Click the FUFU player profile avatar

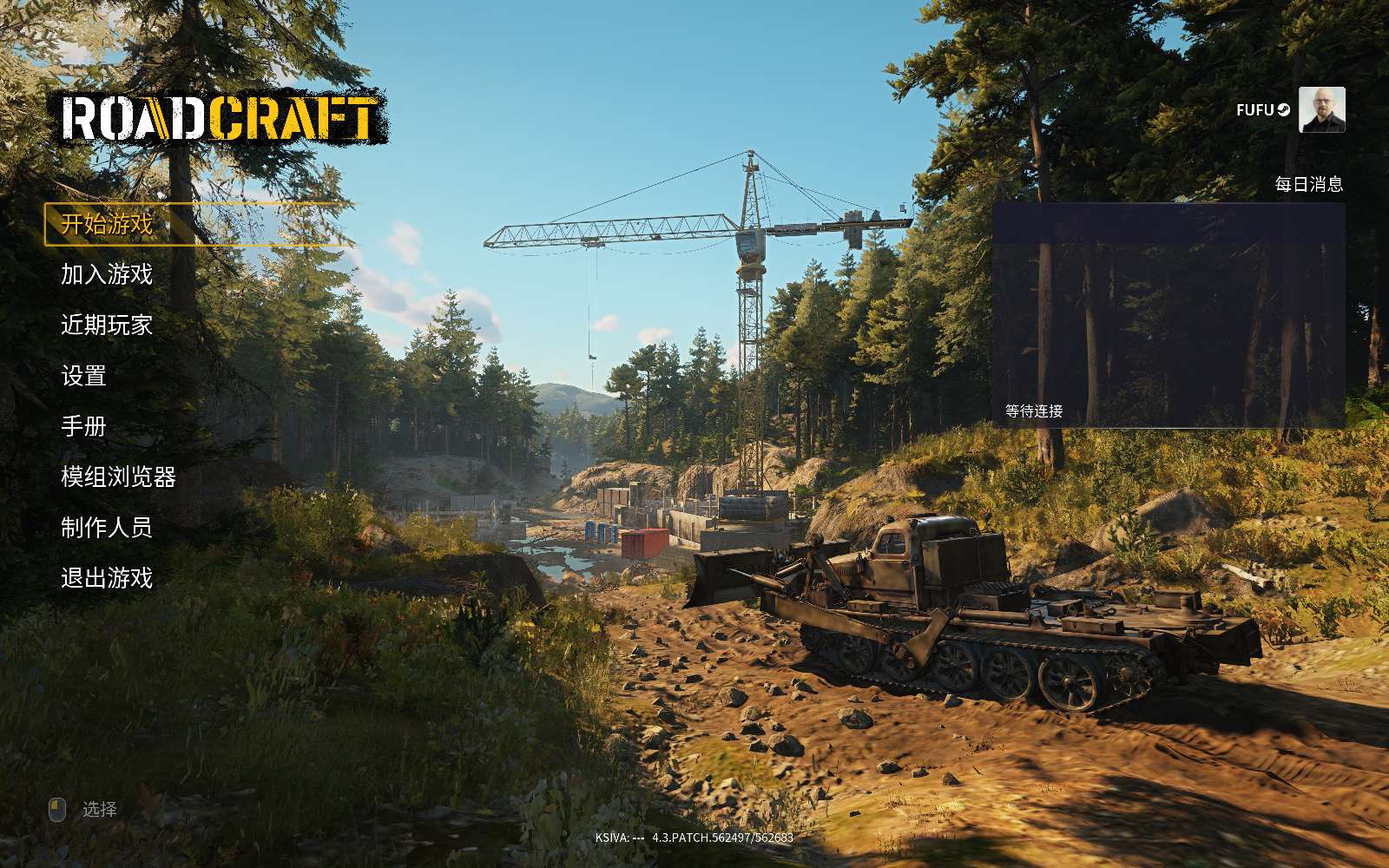(1321, 110)
